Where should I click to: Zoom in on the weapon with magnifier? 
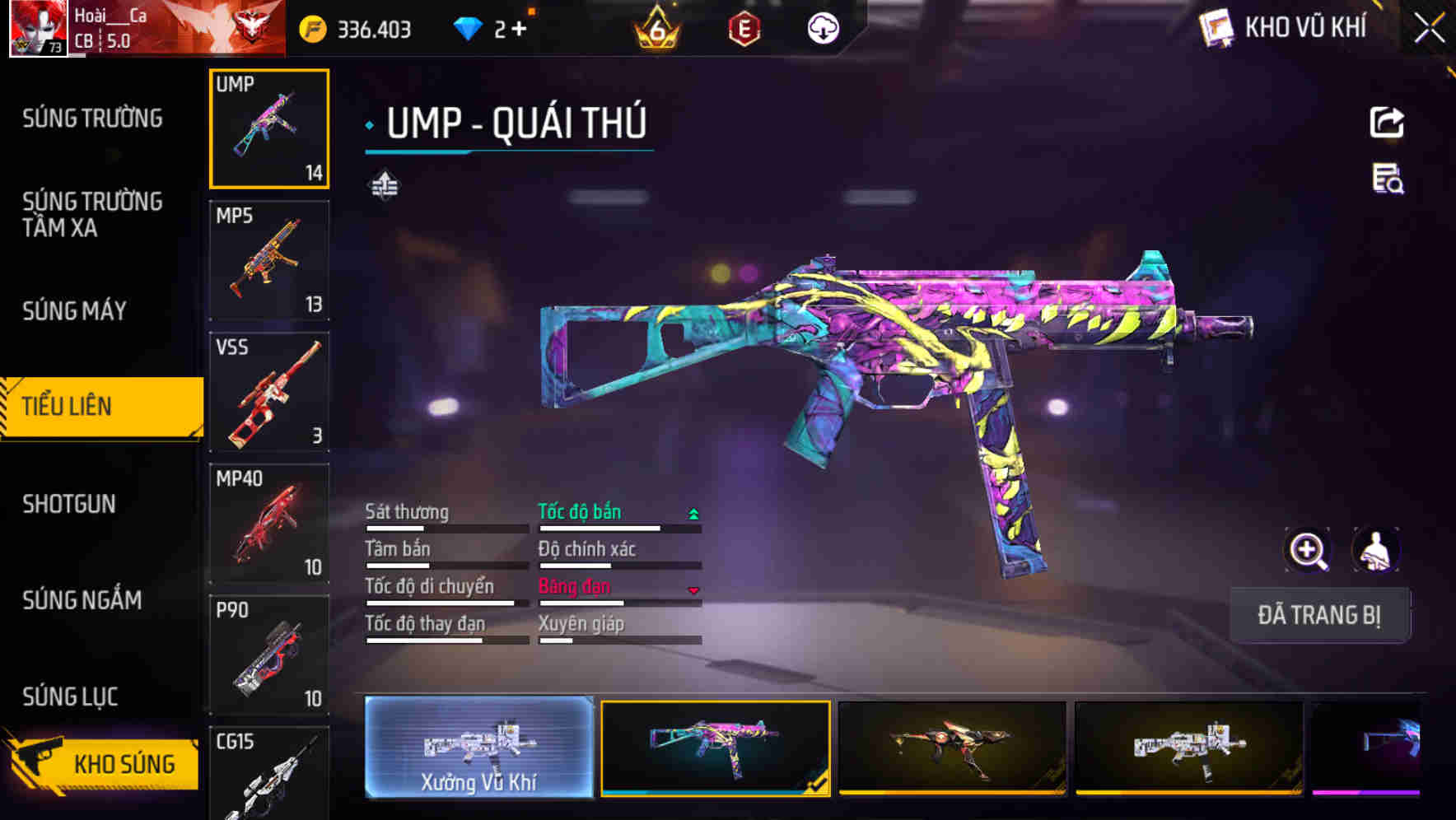tap(1308, 550)
